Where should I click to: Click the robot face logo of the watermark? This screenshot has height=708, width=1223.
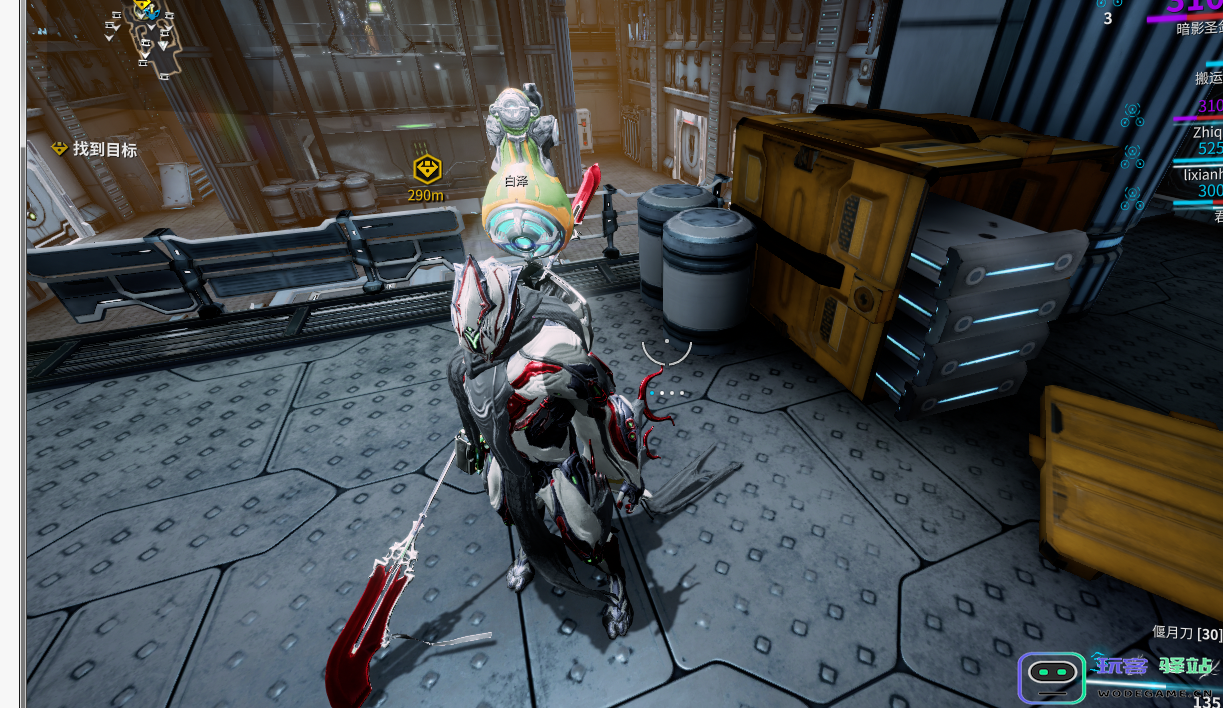point(1051,678)
